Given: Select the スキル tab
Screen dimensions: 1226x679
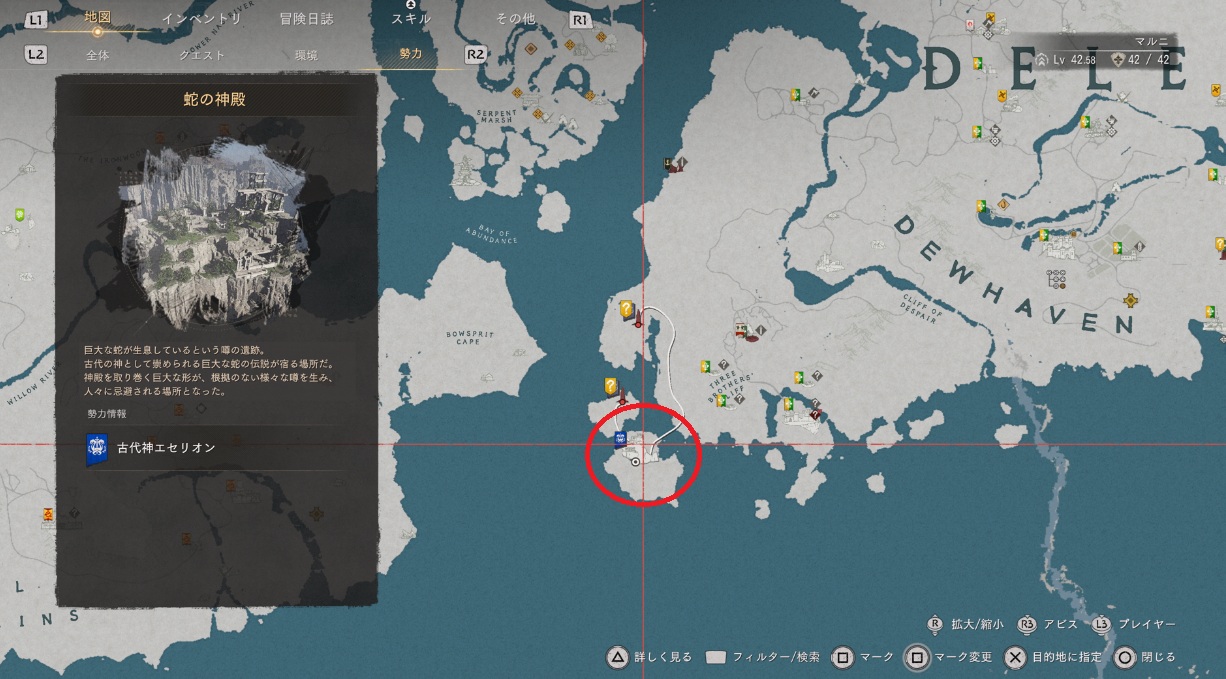Looking at the screenshot, I should pos(411,18).
